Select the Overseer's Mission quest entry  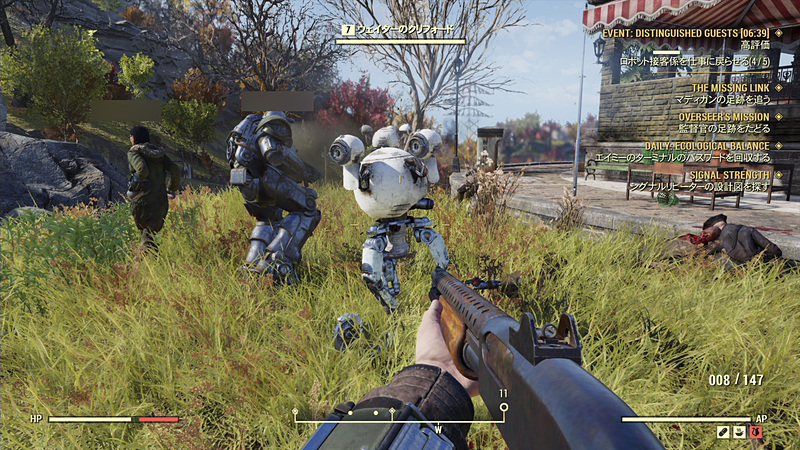722,117
